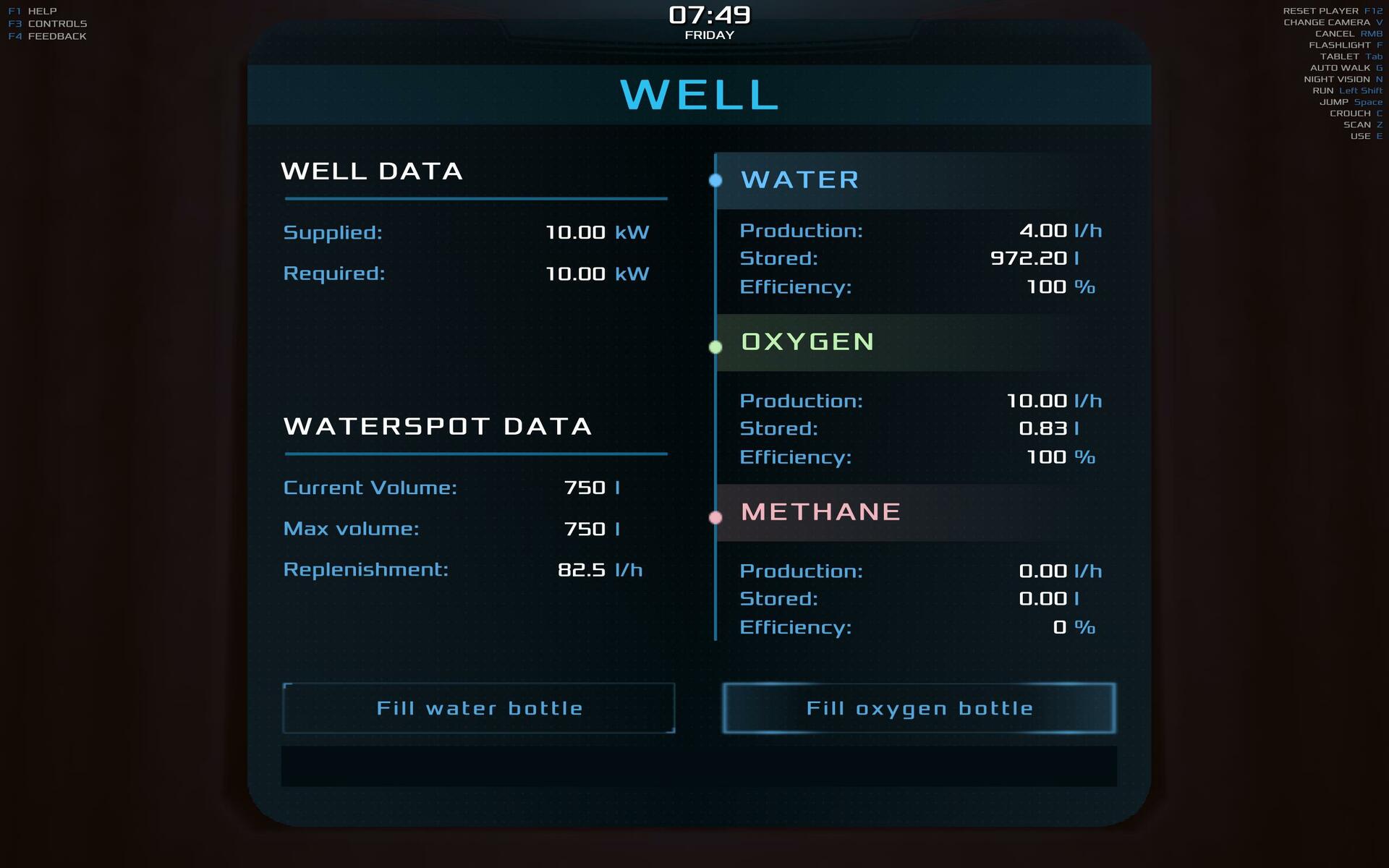
Task: Fill the water bottle
Action: (x=479, y=708)
